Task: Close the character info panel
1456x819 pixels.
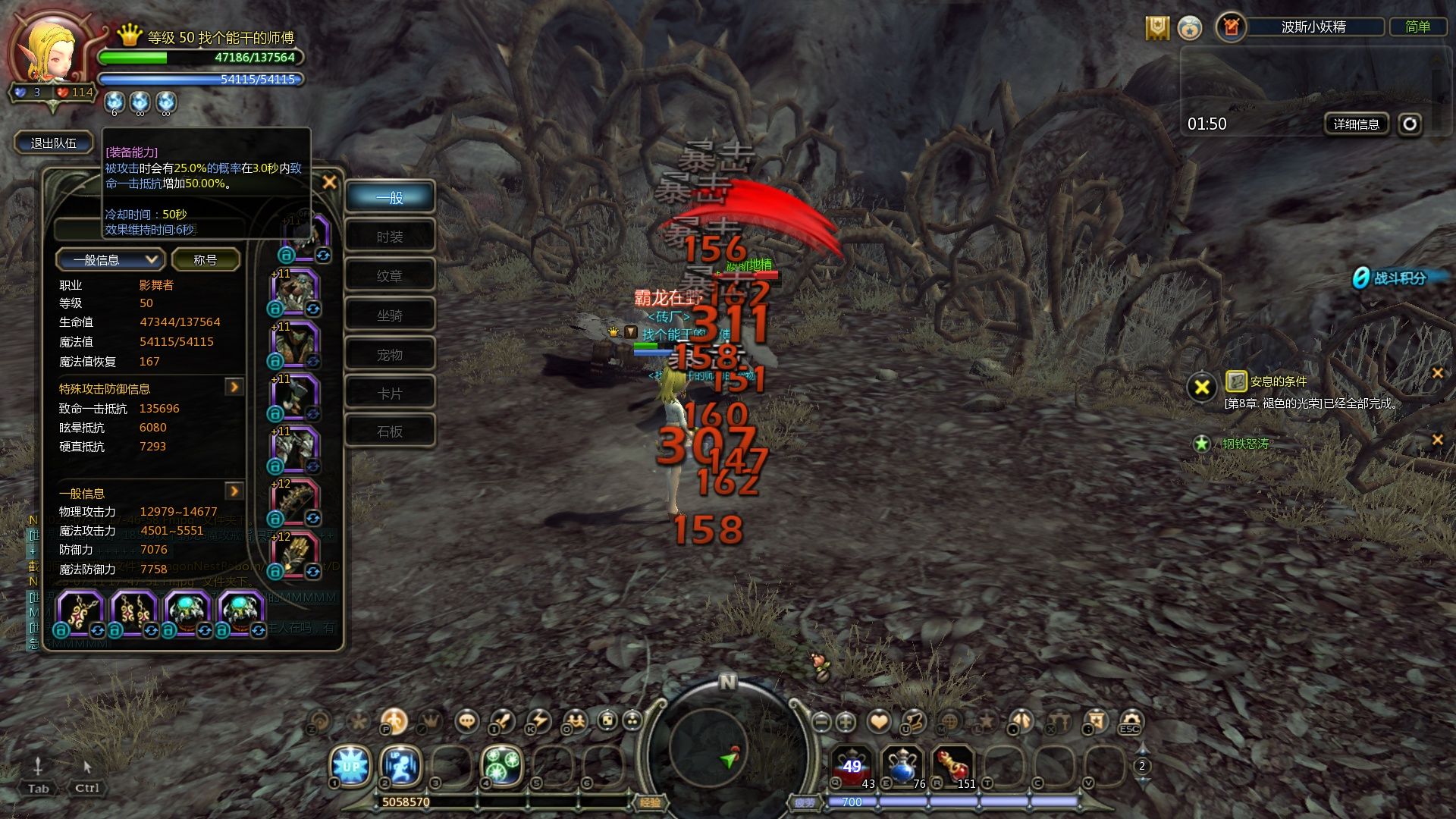Action: (x=329, y=182)
